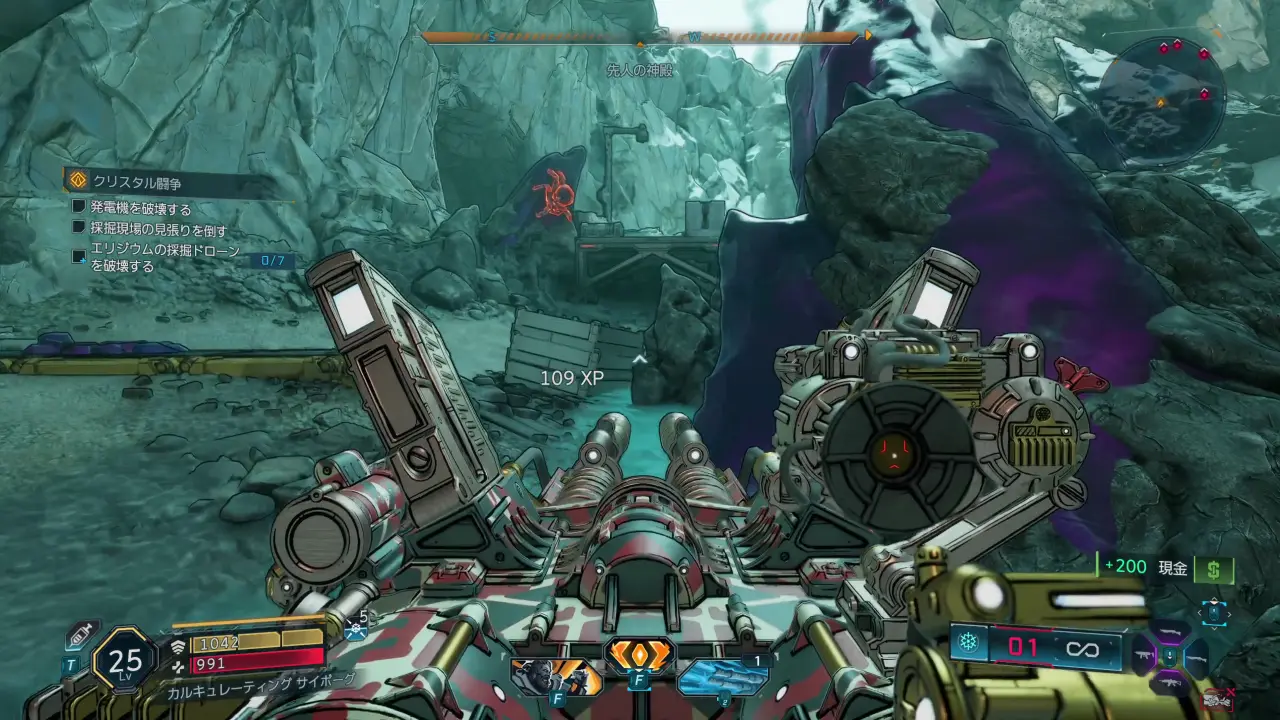
Task: Select the level 25 character badge
Action: (125, 660)
